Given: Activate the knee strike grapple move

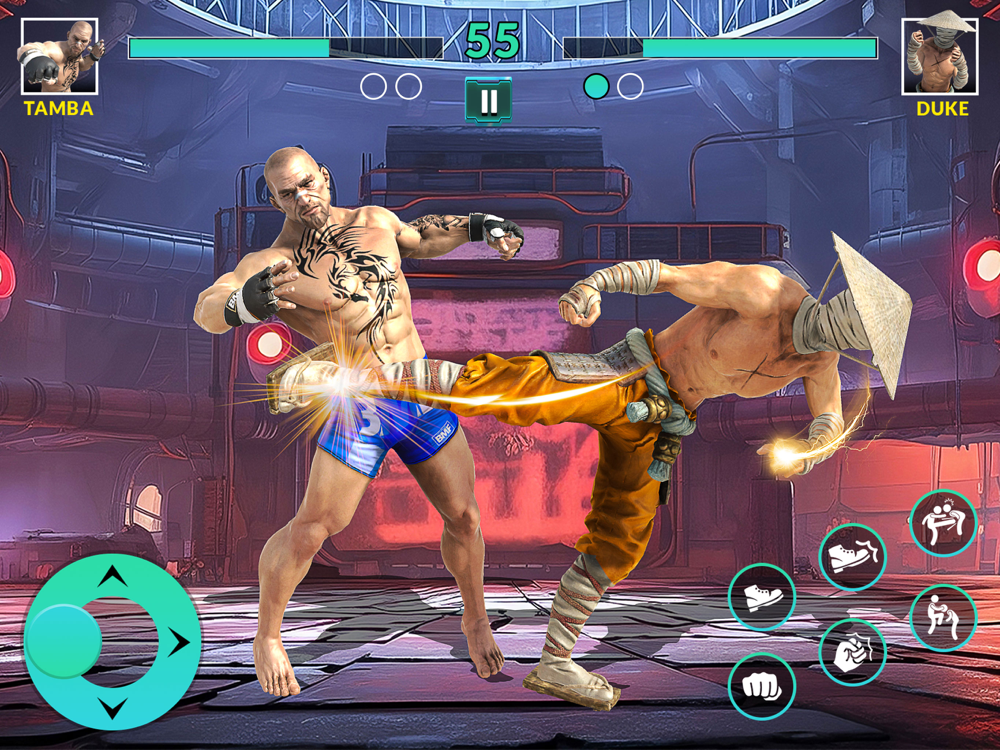Looking at the screenshot, I should 943,617.
